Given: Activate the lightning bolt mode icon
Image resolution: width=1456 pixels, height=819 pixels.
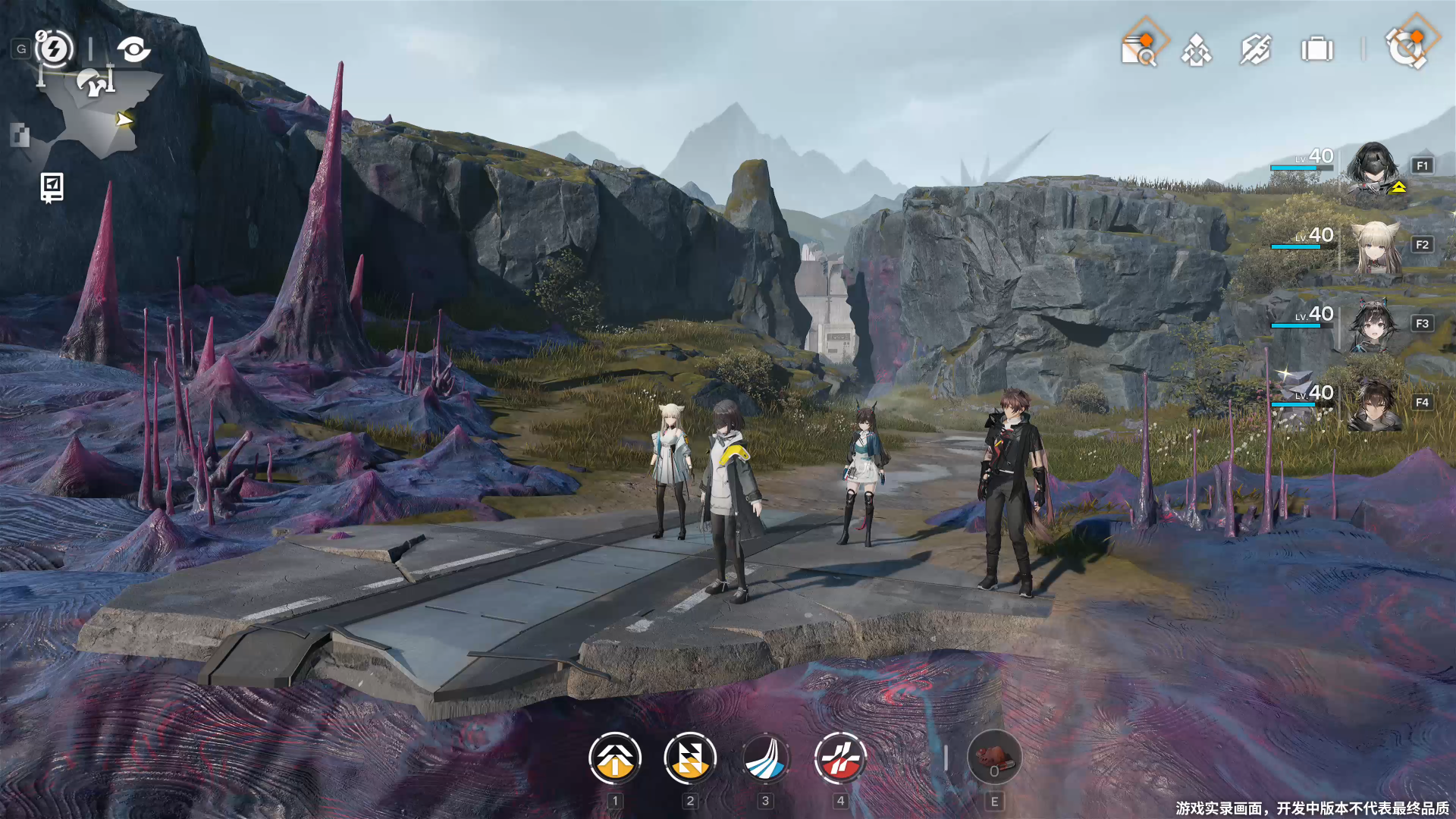Looking at the screenshot, I should point(54,49).
